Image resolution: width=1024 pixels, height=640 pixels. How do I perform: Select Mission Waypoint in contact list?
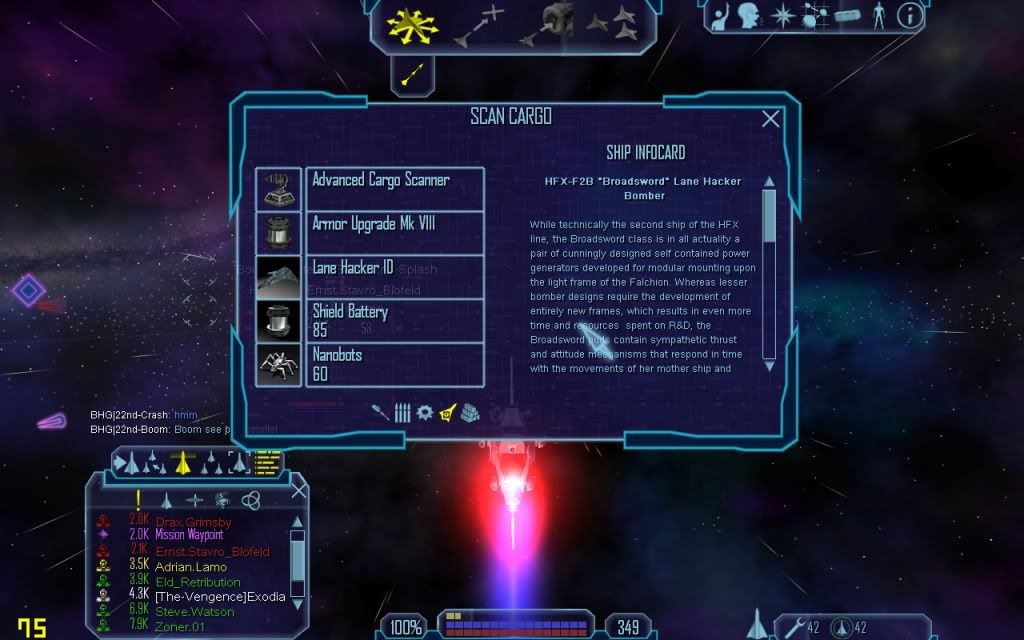(190, 536)
